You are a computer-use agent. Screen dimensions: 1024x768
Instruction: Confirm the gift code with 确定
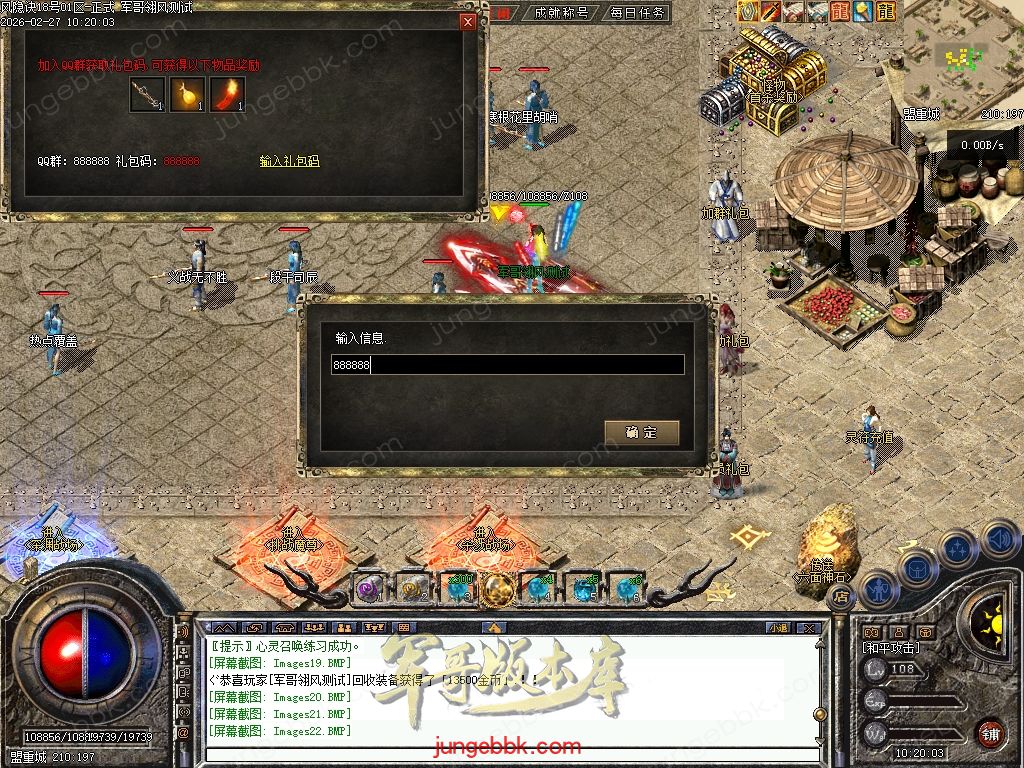pos(641,432)
